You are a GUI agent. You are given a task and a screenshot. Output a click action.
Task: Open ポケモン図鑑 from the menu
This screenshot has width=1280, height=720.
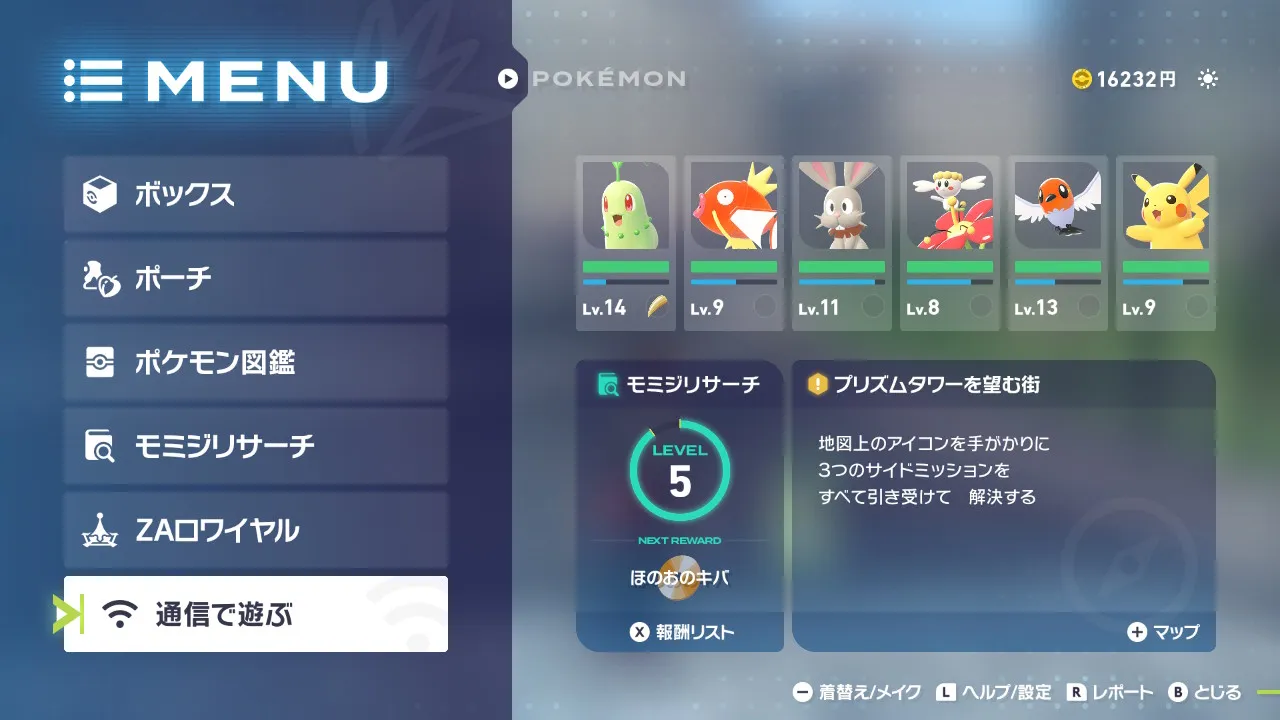(256, 362)
